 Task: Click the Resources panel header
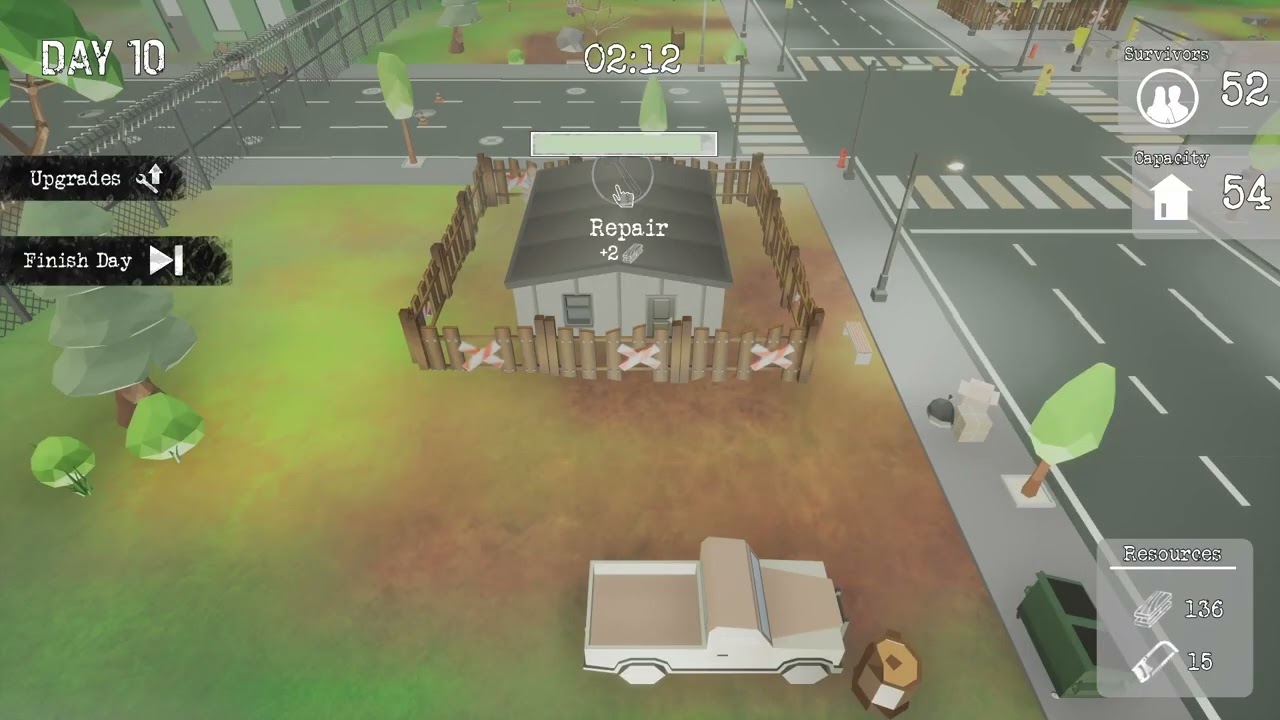(x=1174, y=553)
